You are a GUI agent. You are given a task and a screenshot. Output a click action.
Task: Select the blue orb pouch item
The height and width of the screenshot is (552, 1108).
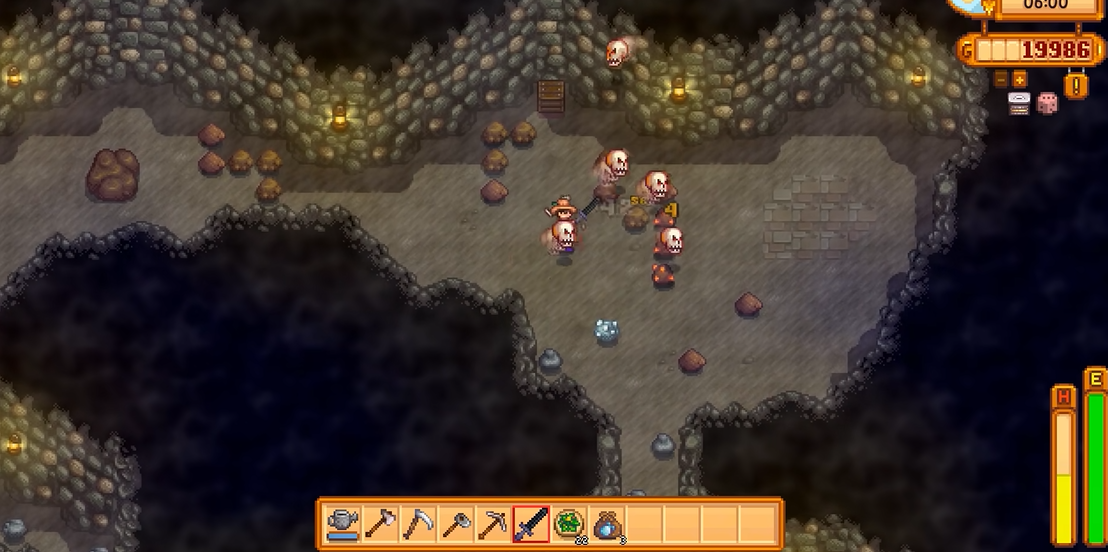(x=606, y=524)
